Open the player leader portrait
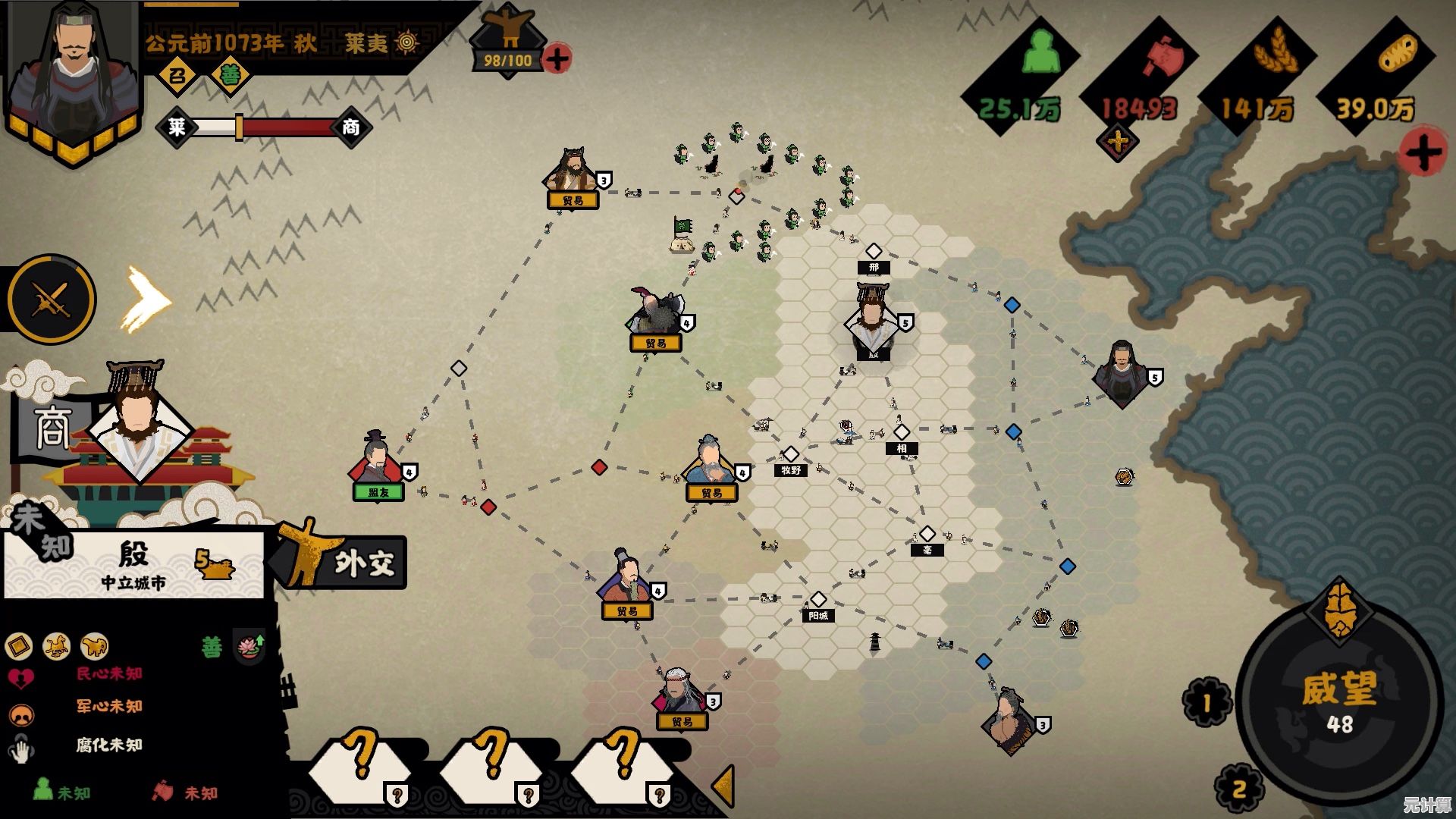Screen dimensions: 1456x819 coord(74,76)
